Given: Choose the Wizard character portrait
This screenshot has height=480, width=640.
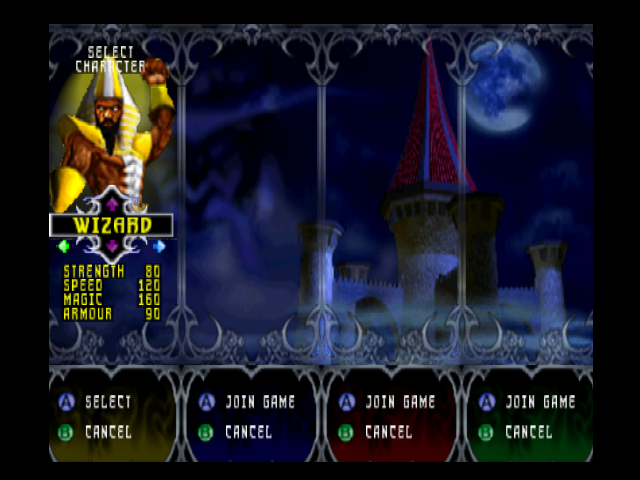Looking at the screenshot, I should pyautogui.click(x=112, y=130).
